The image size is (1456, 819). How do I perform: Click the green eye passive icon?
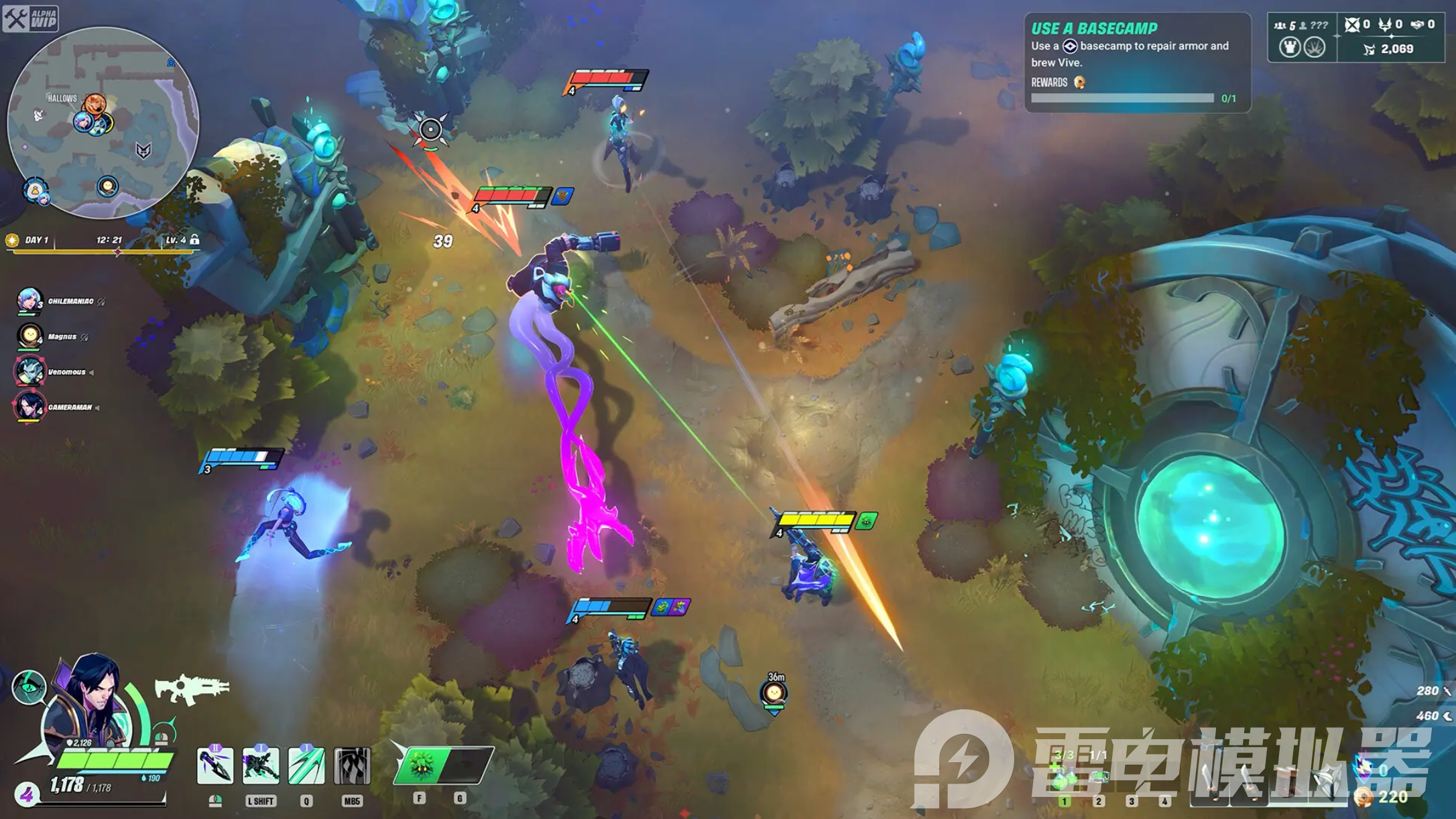pyautogui.click(x=29, y=687)
